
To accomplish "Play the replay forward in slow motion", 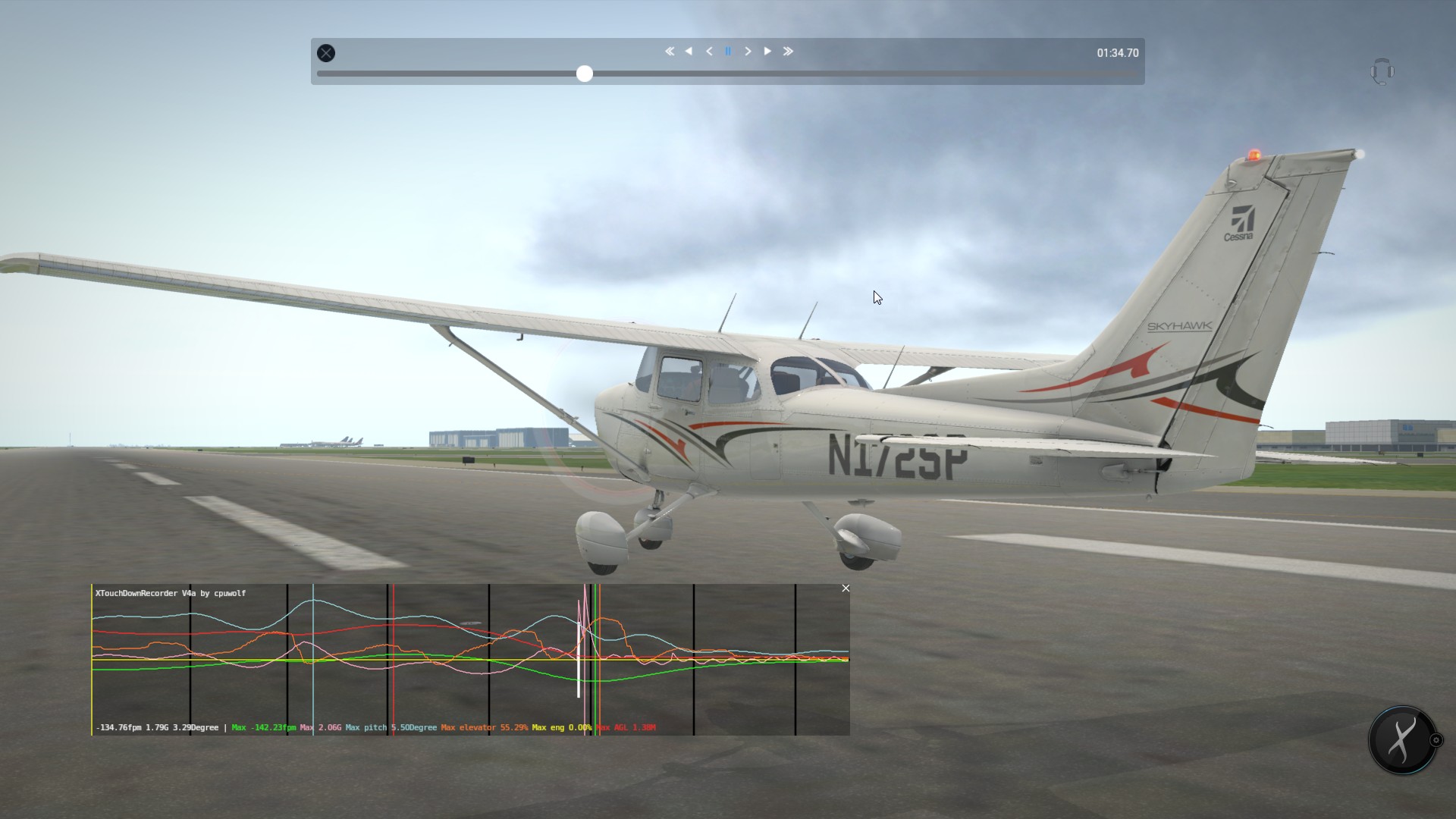I will pos(748,52).
